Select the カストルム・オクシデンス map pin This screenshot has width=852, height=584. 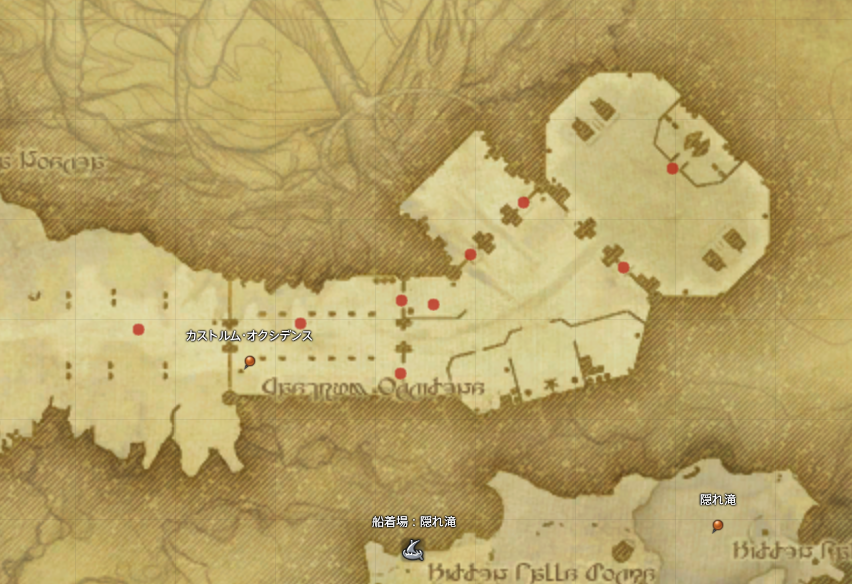pyautogui.click(x=249, y=362)
